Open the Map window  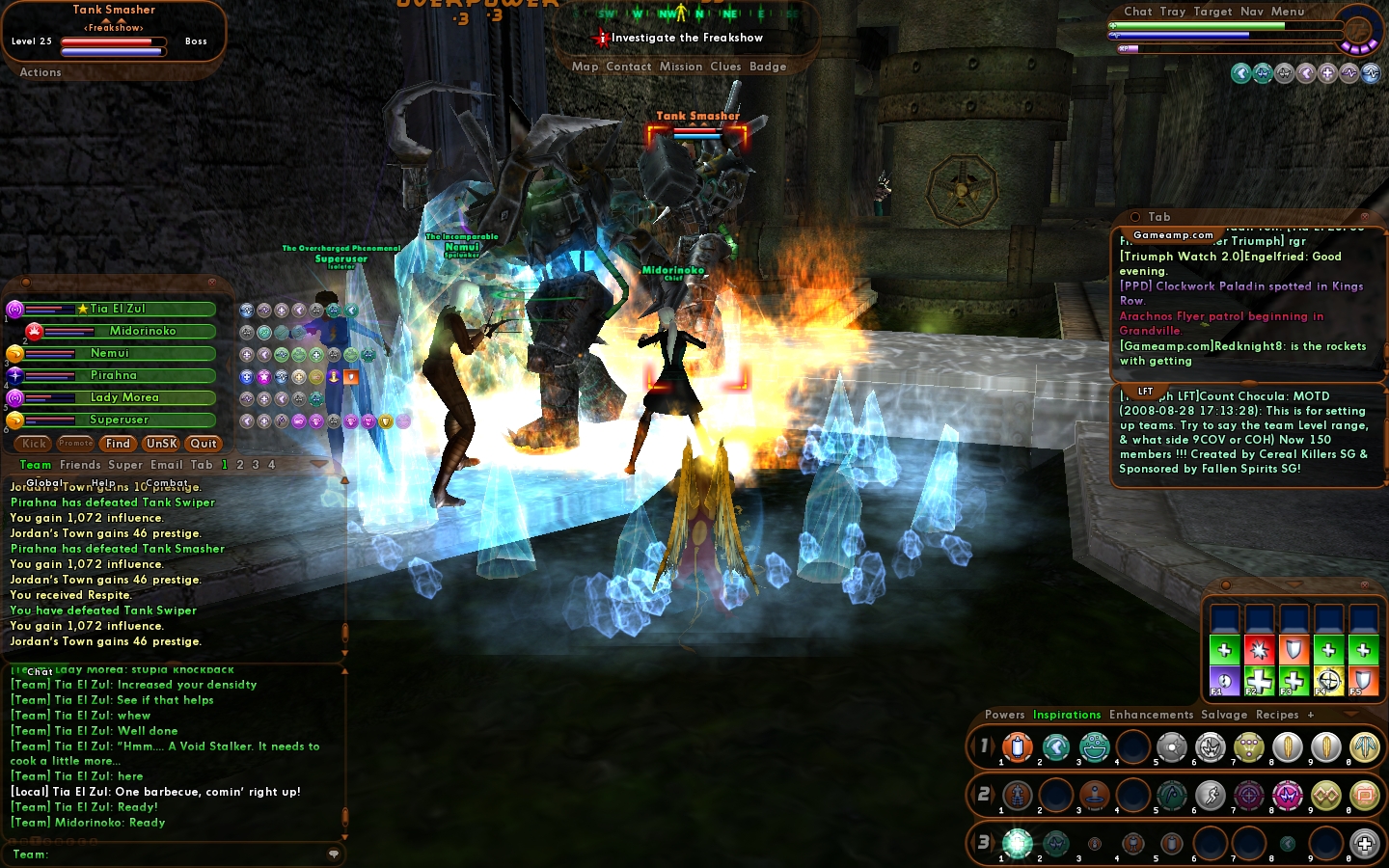[585, 67]
